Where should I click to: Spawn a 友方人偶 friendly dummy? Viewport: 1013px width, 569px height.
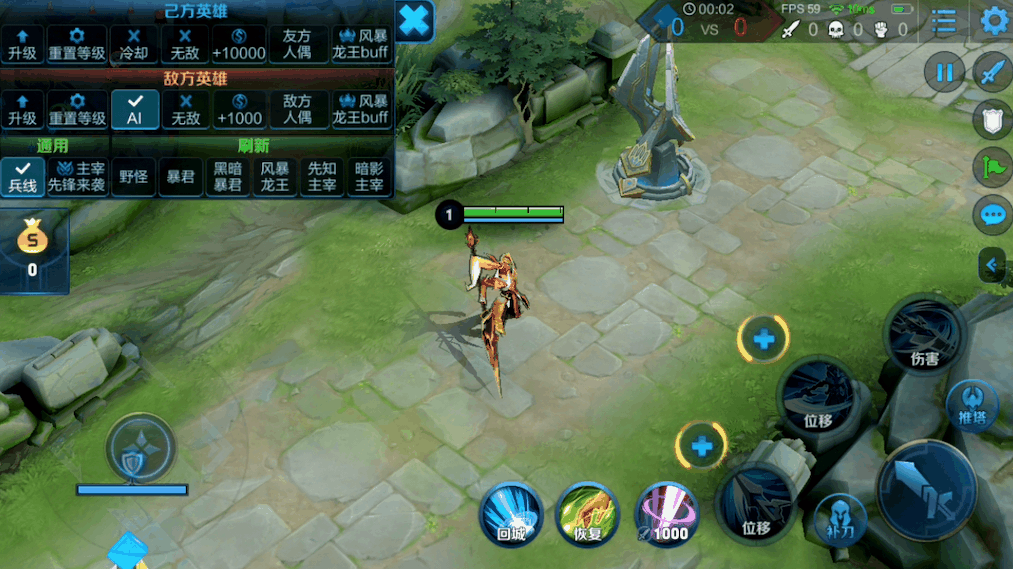(298, 44)
